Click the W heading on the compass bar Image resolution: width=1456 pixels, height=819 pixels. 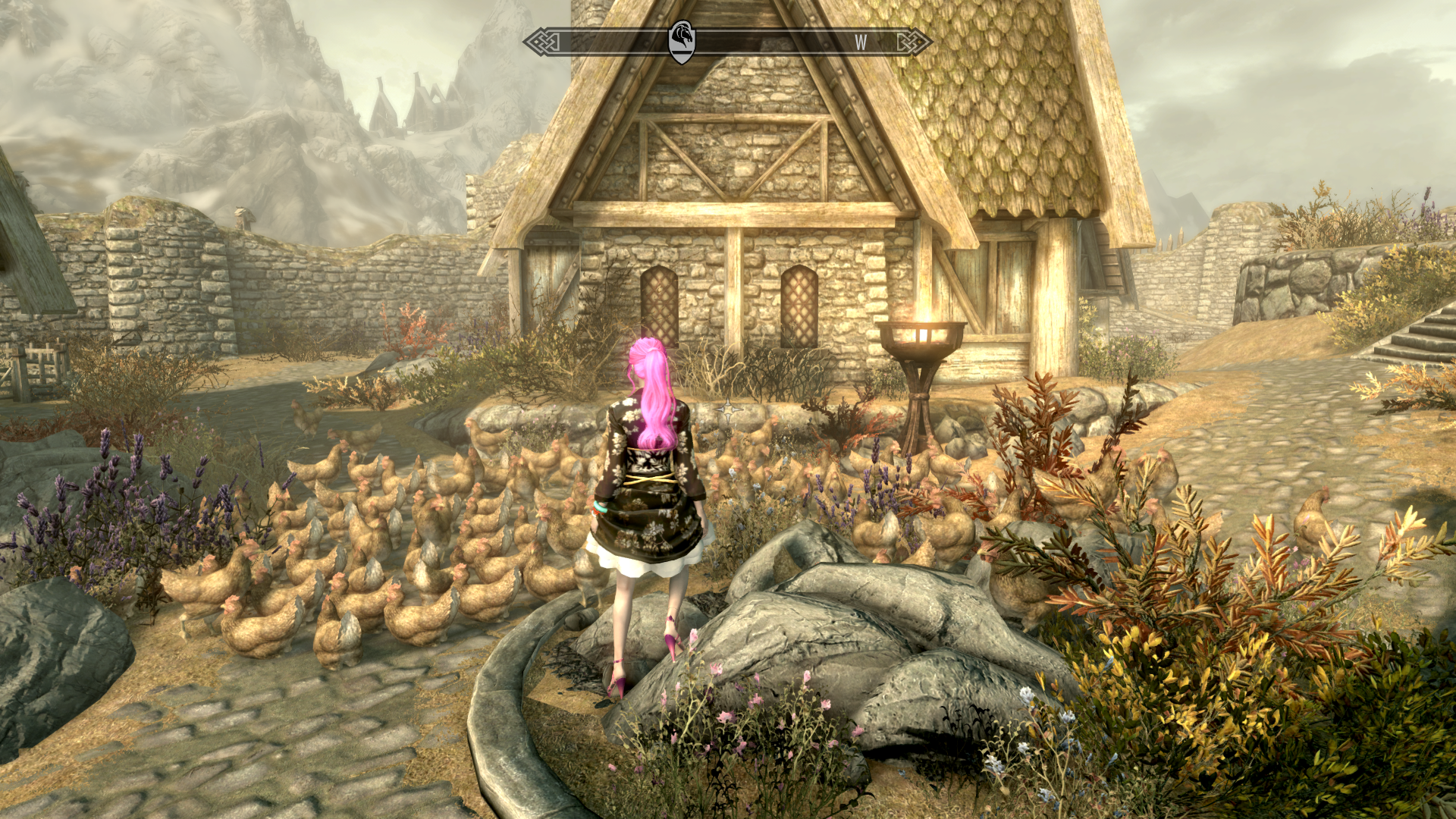(x=861, y=42)
